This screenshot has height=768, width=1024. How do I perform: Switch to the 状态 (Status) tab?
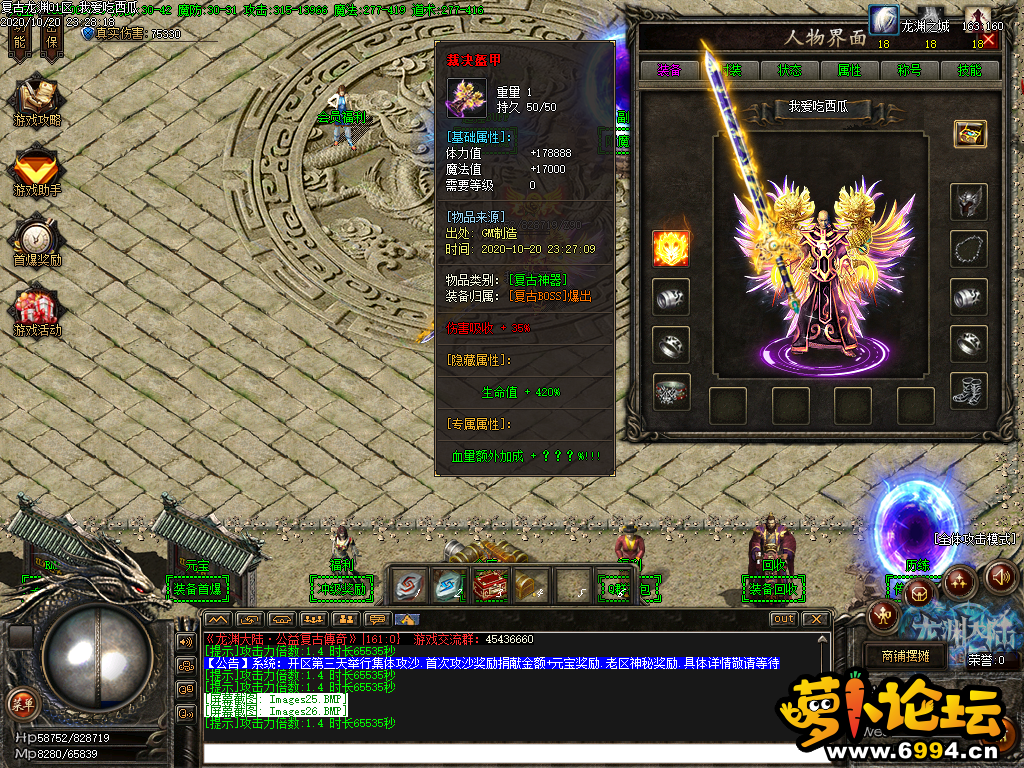pos(789,70)
